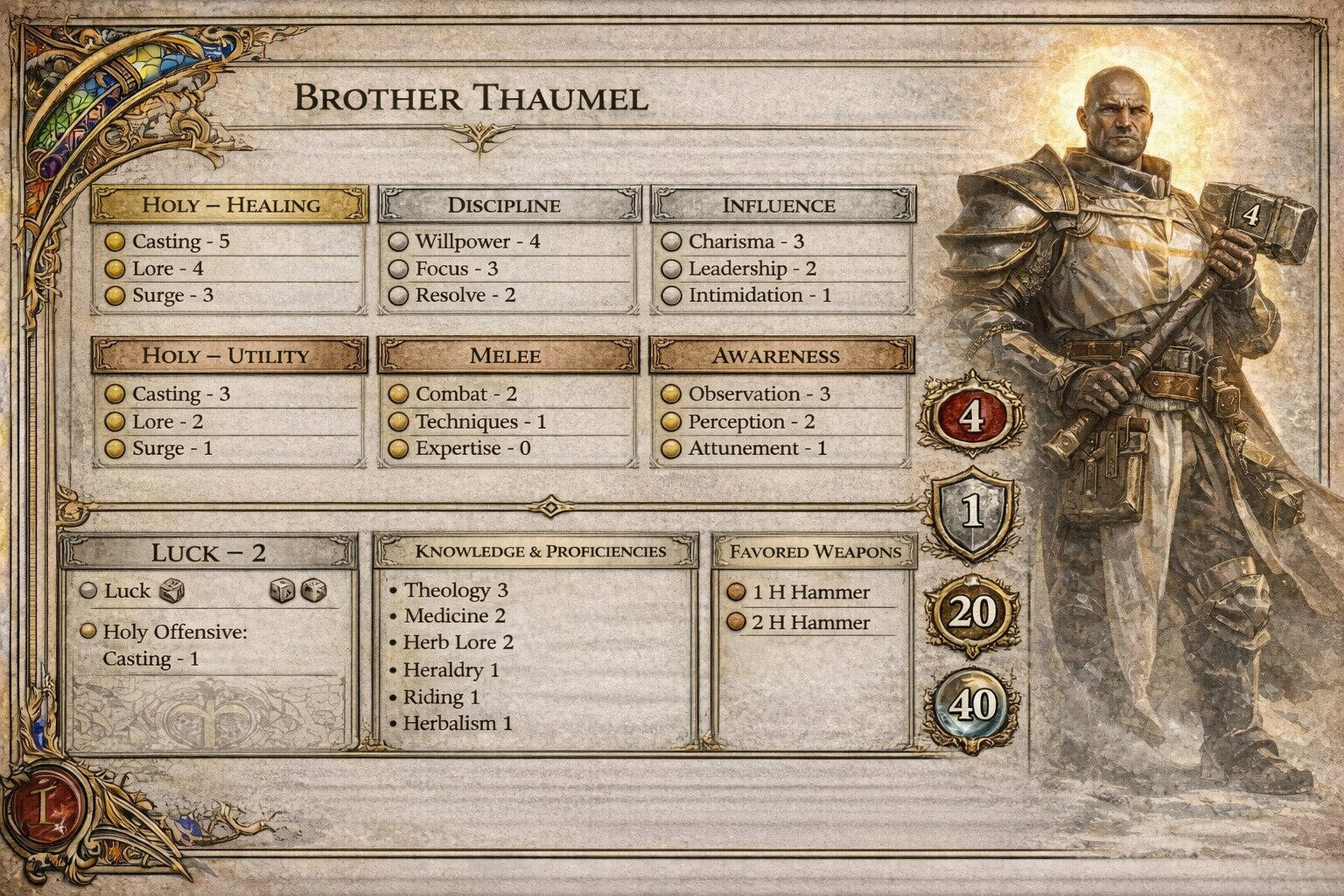Select the Holy – Healing category header
This screenshot has width=1344, height=896.
click(x=229, y=205)
